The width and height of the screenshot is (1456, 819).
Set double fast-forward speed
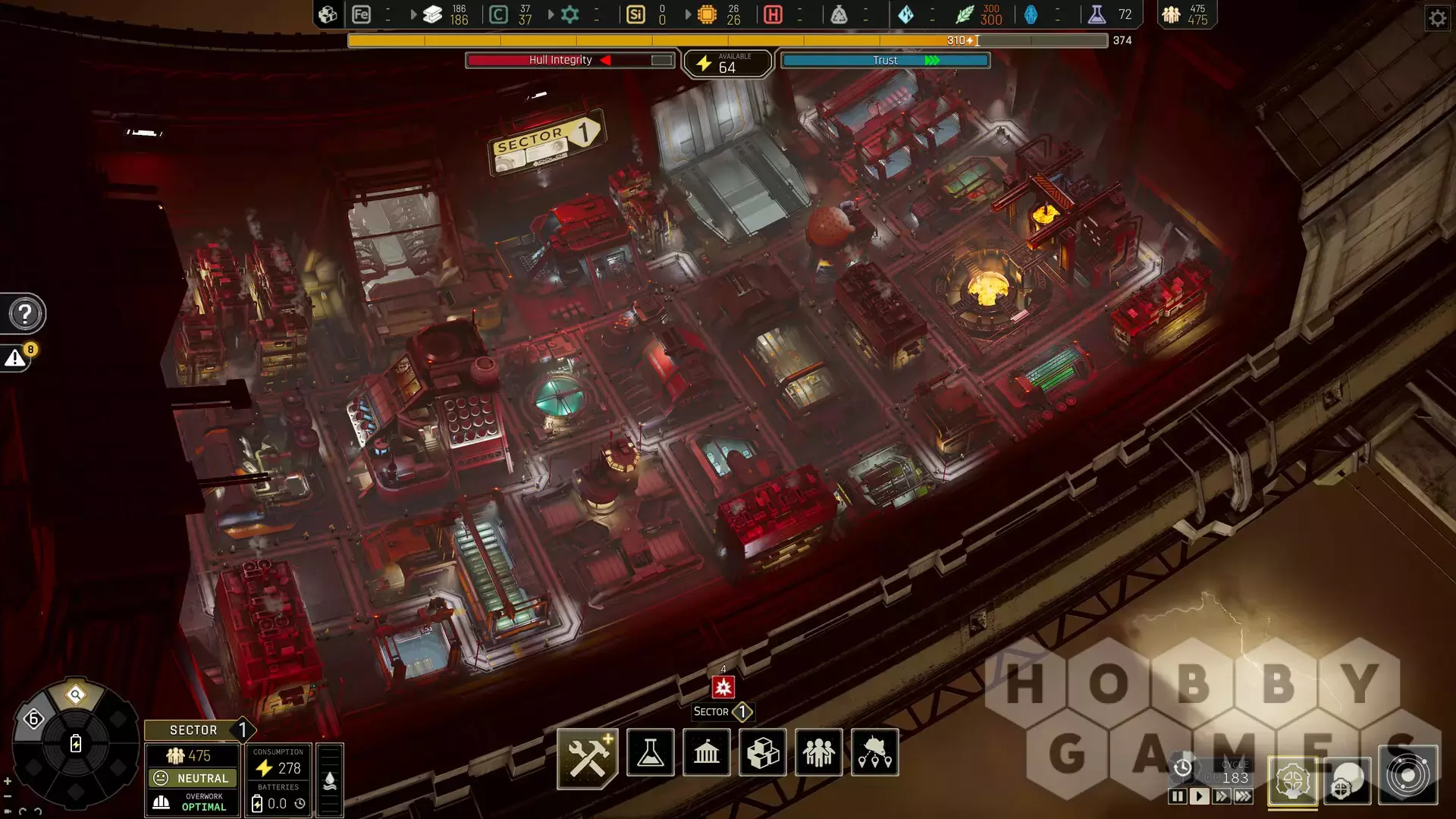coord(1221,796)
